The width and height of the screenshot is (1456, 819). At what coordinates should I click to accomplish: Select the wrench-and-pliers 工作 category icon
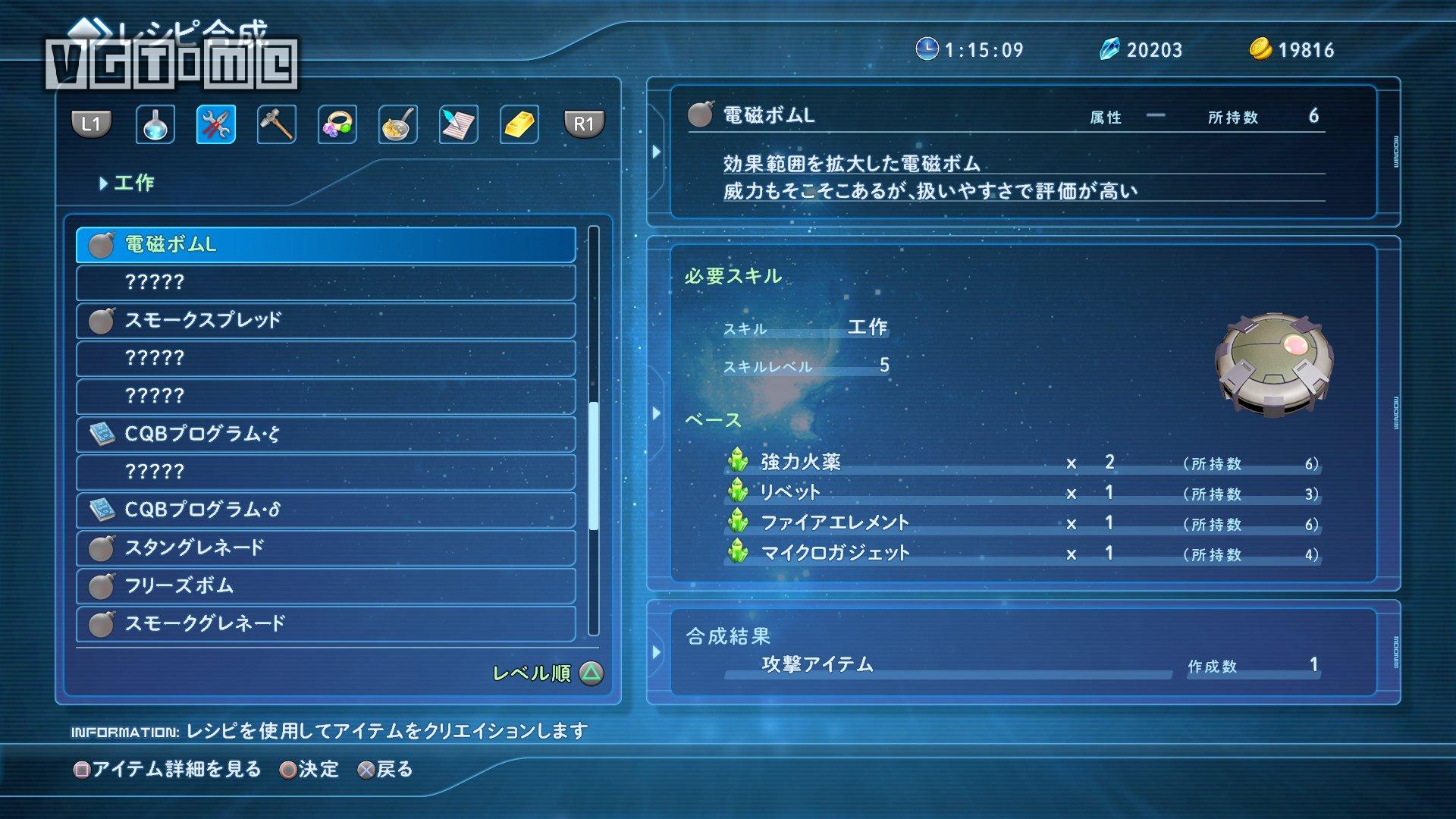215,124
